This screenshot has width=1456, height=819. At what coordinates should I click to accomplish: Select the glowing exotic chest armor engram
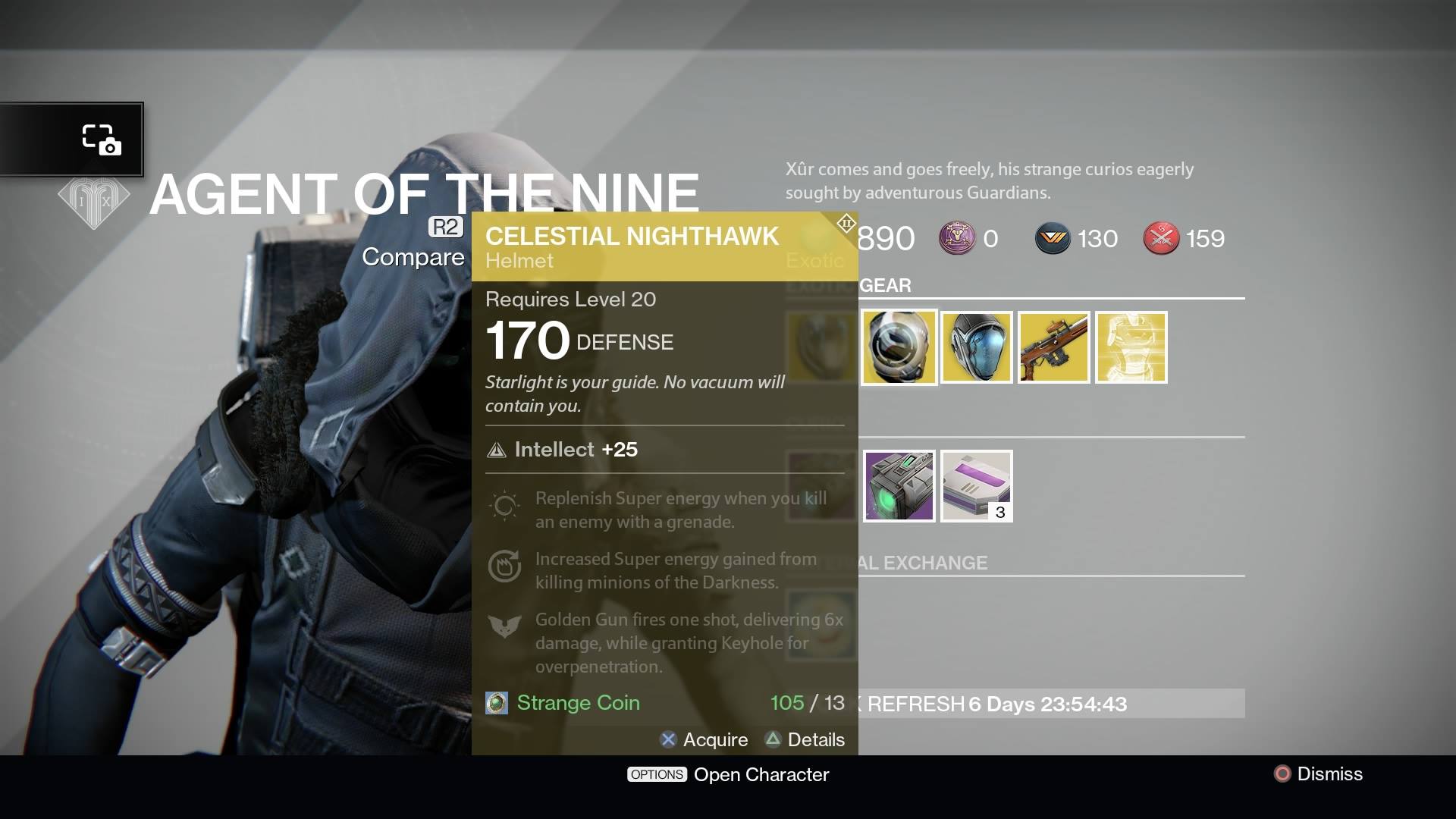point(1131,347)
